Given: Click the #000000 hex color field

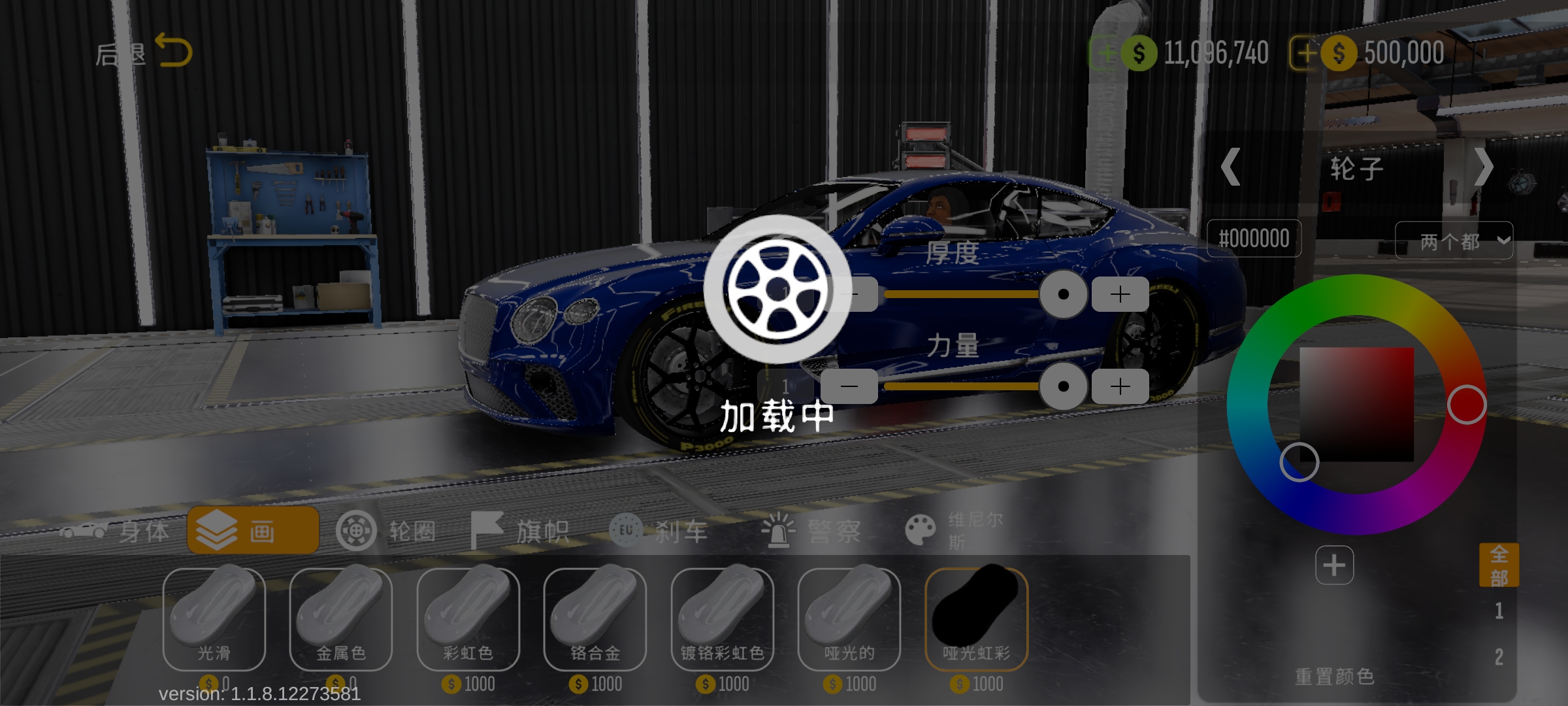Looking at the screenshot, I should 1254,239.
